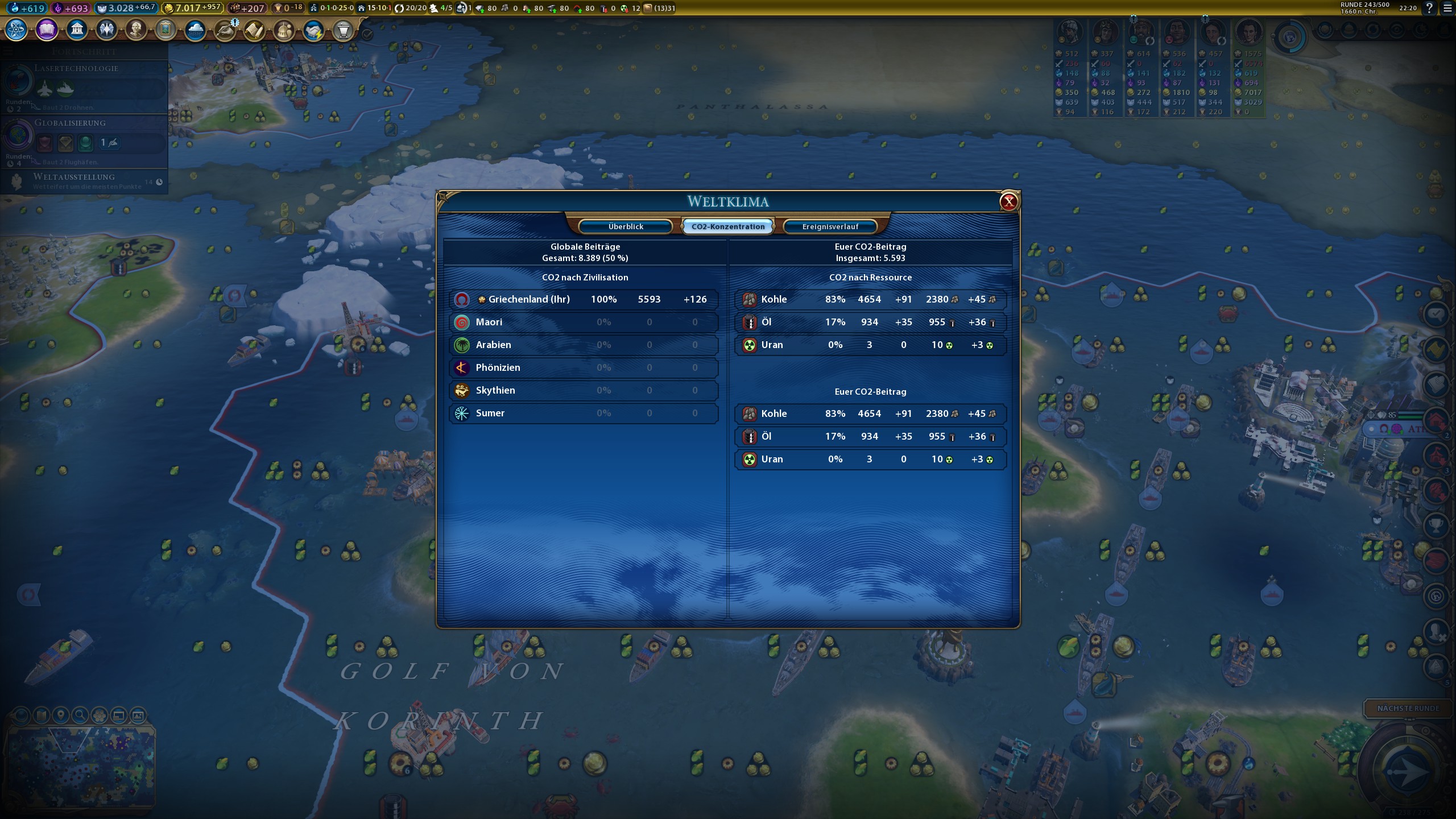Screen dimensions: 1456x819
Task: Open the World Congress podium icon
Action: 343,29
